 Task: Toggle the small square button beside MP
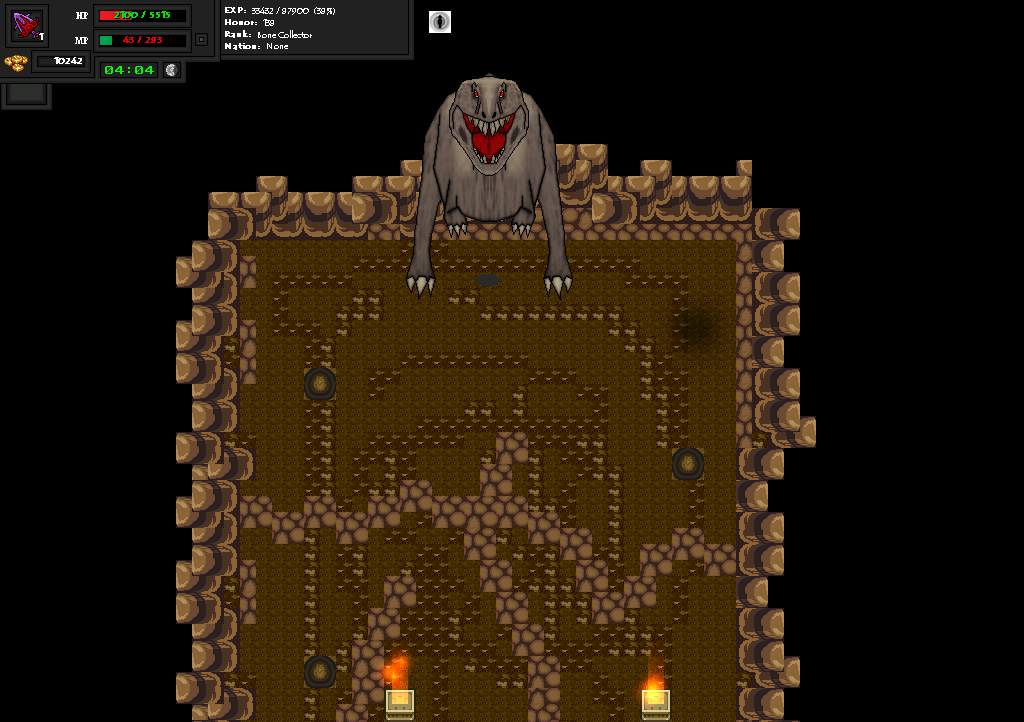pyautogui.click(x=202, y=40)
